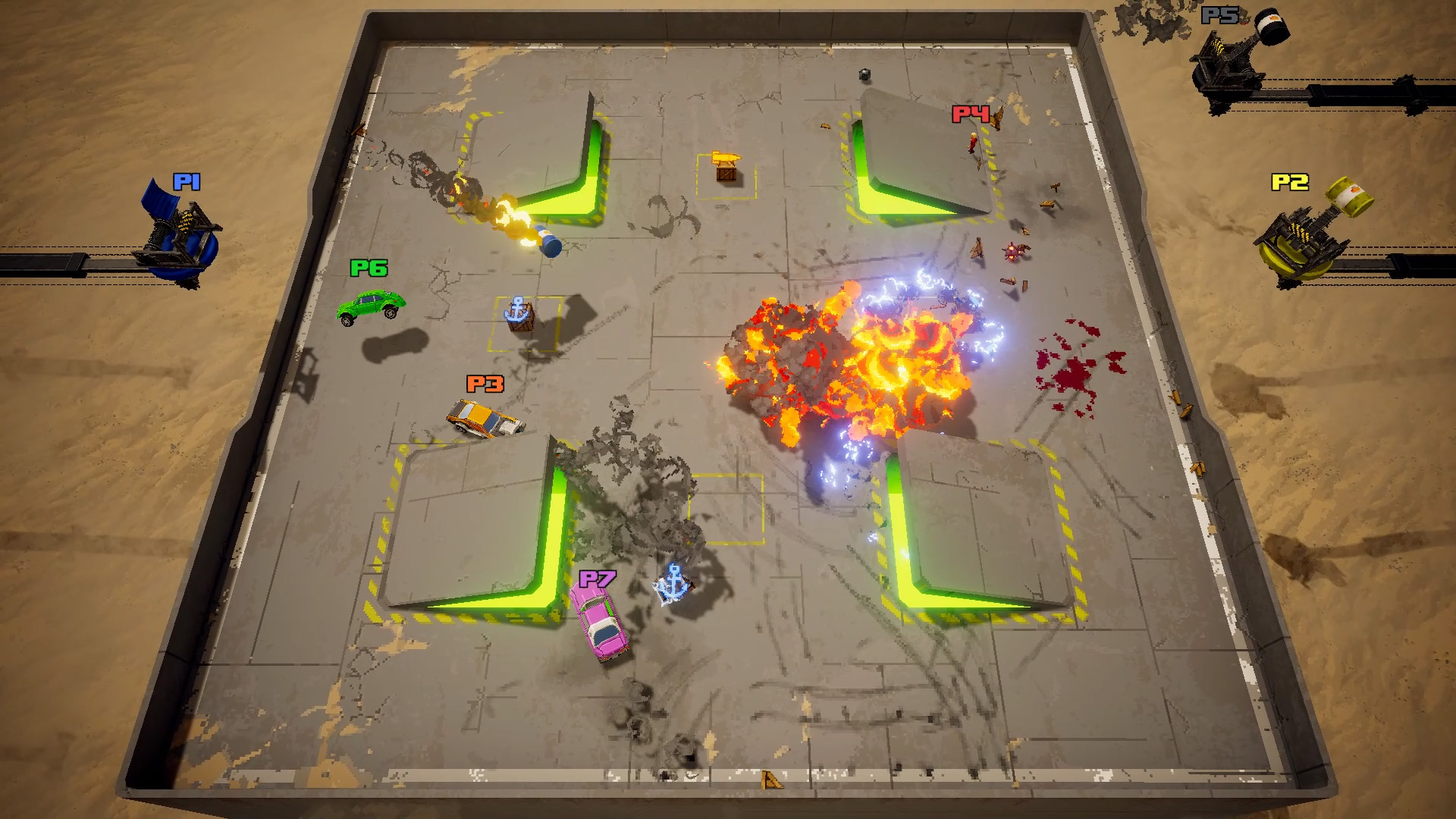Open the empty yellow square zone near center

[x=726, y=510]
